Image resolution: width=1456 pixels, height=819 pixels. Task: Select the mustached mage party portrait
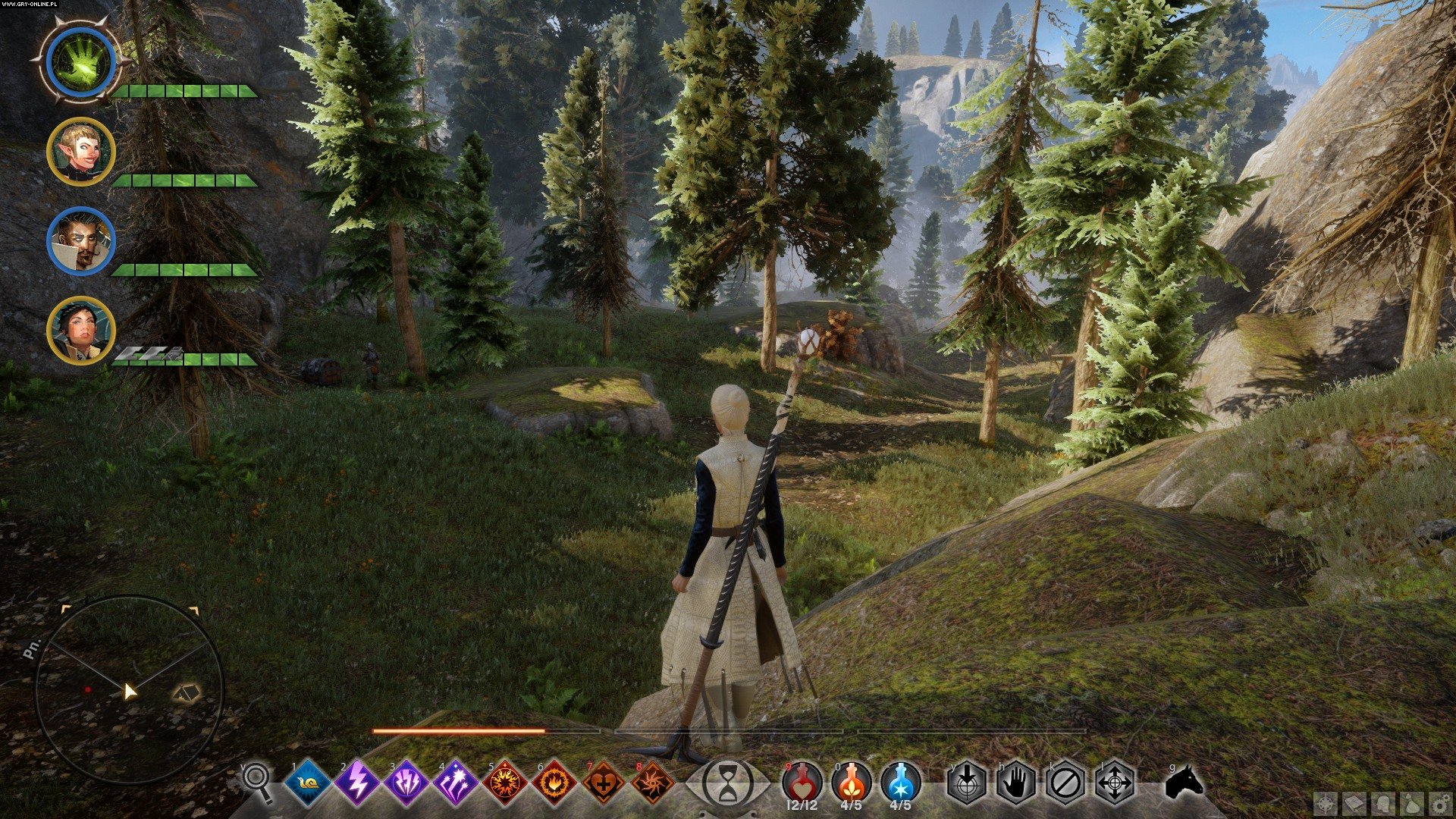pyautogui.click(x=80, y=241)
